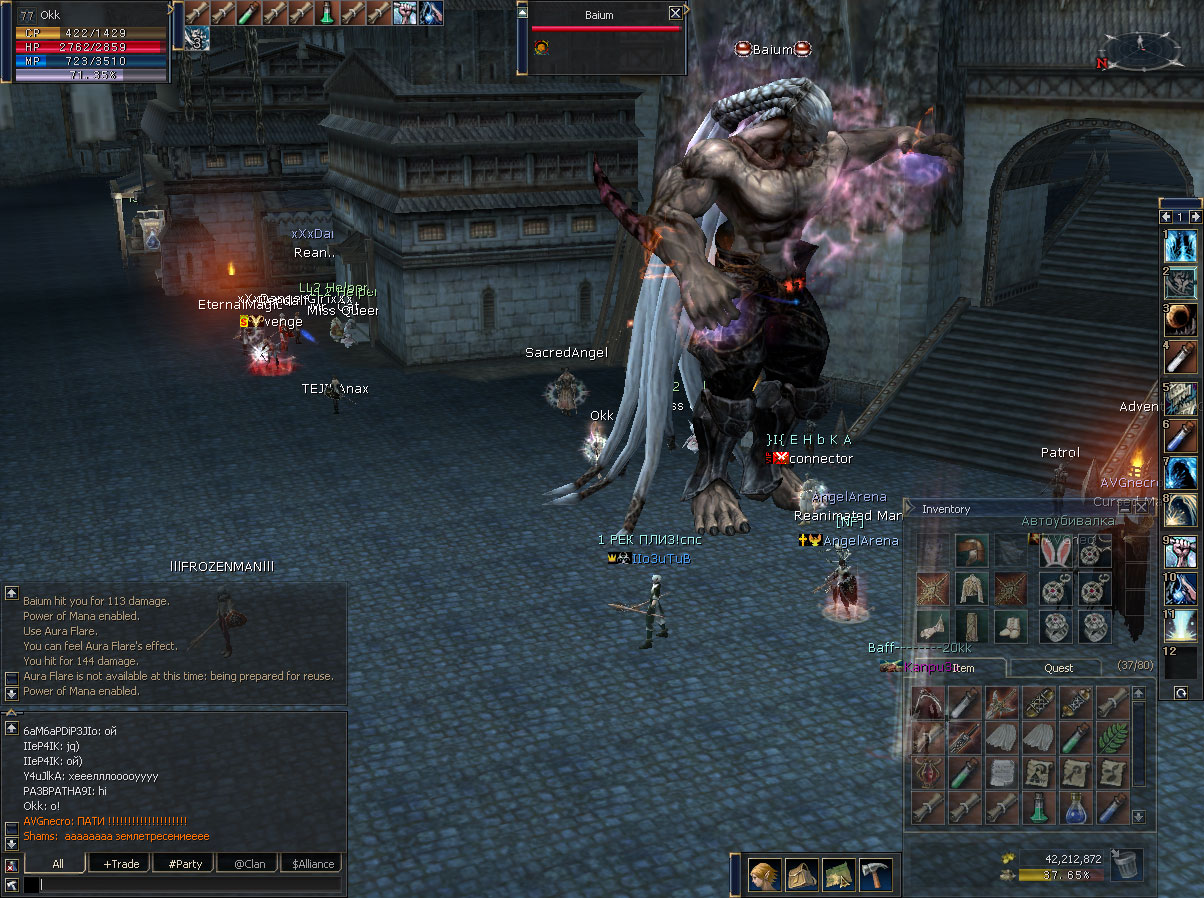The image size is (1204, 898).
Task: Open the world map icon
Action: pos(838,876)
